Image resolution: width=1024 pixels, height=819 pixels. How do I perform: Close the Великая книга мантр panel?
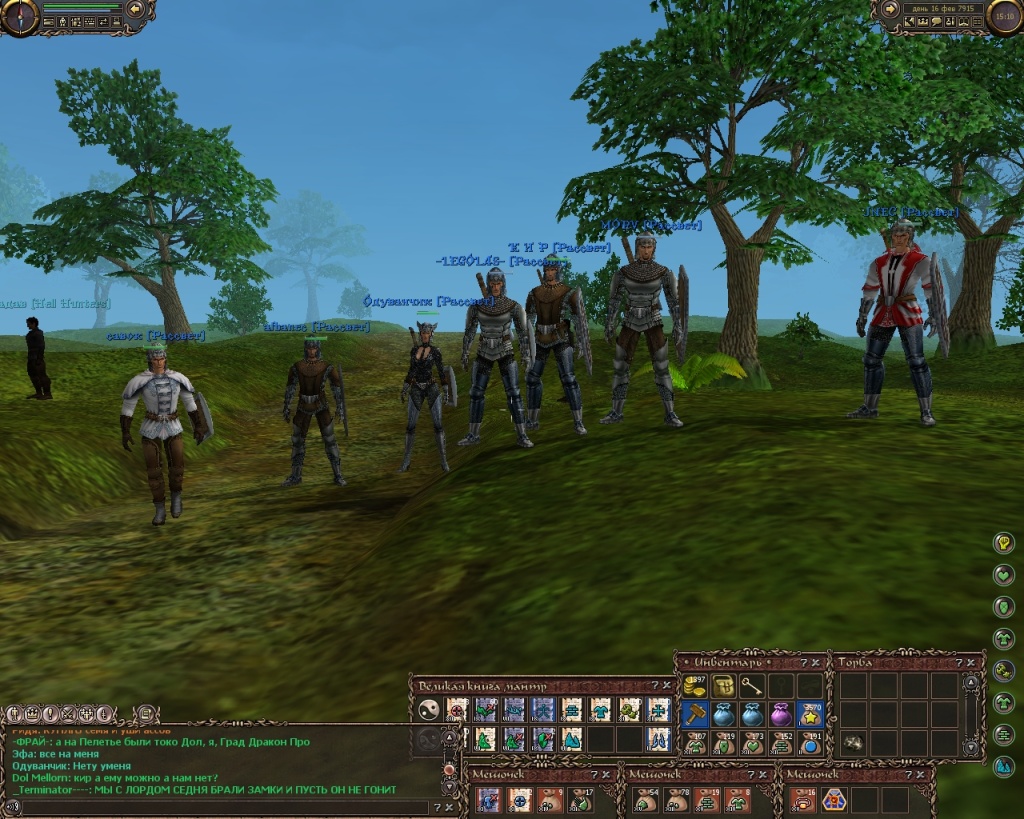coord(667,685)
